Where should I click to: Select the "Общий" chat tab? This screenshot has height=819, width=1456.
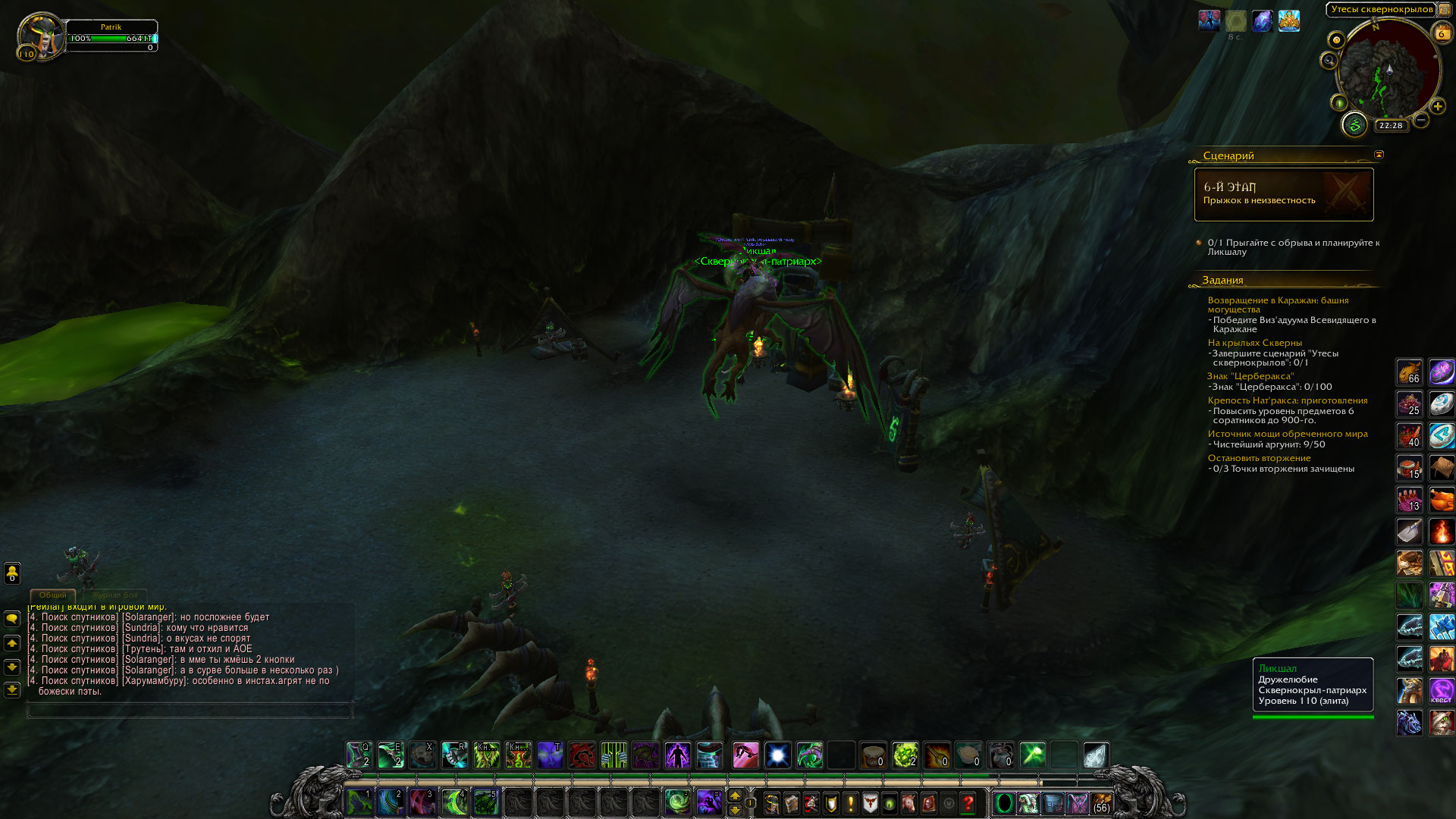tap(53, 595)
